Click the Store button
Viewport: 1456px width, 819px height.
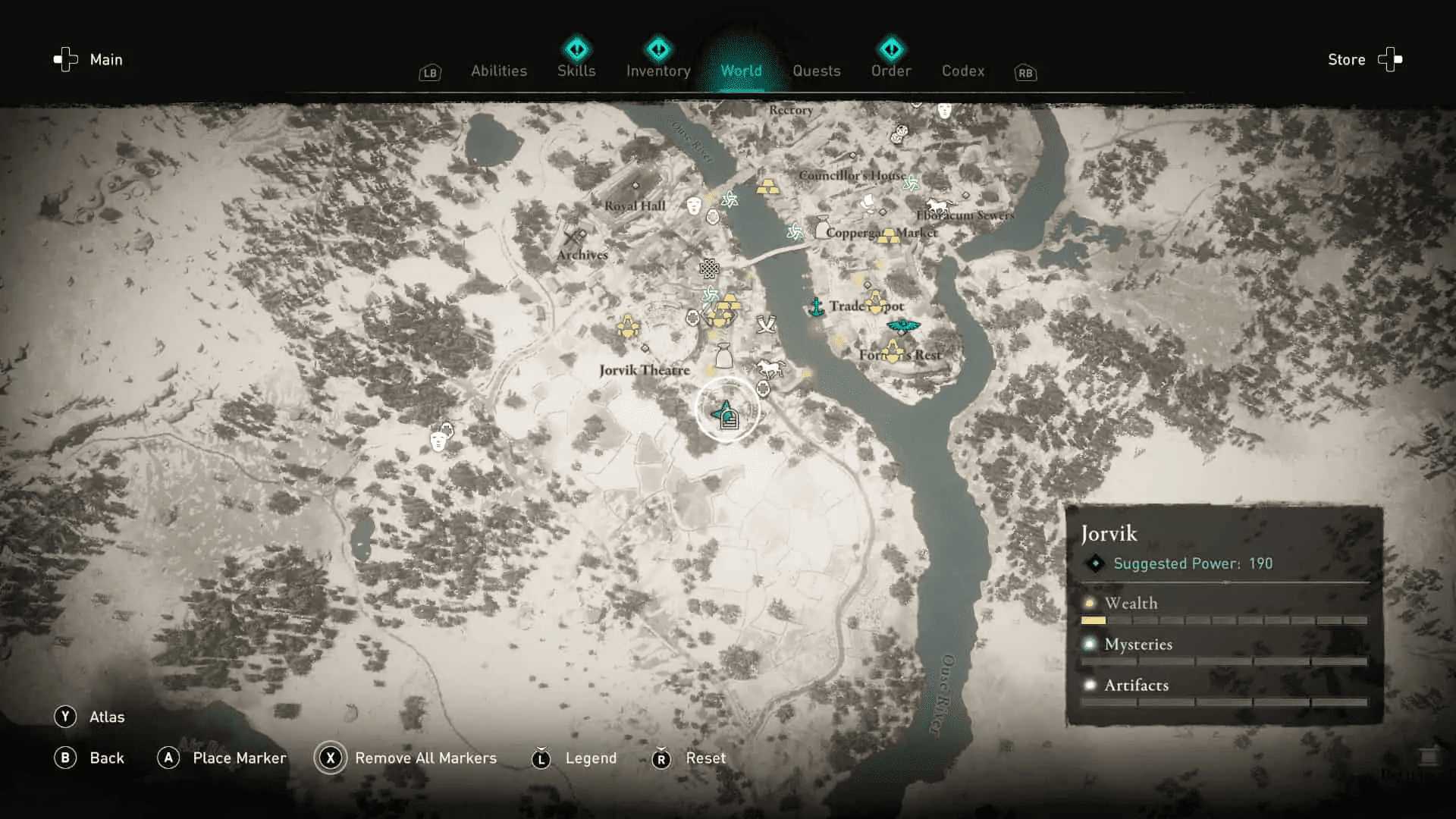(1346, 60)
